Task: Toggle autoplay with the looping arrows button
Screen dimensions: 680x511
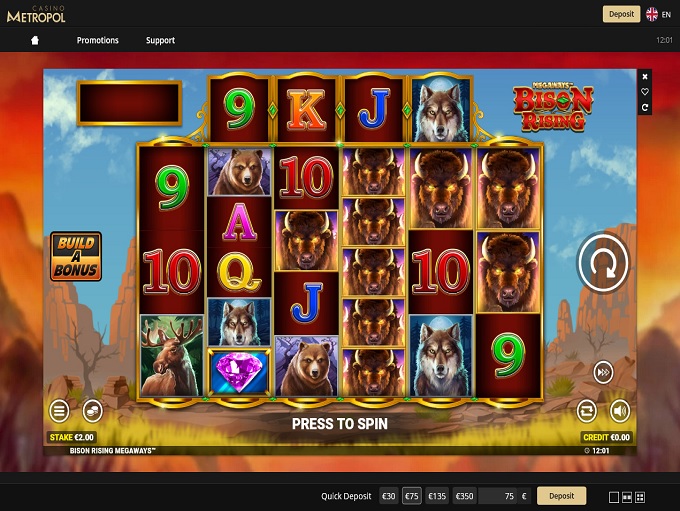Action: [x=587, y=410]
